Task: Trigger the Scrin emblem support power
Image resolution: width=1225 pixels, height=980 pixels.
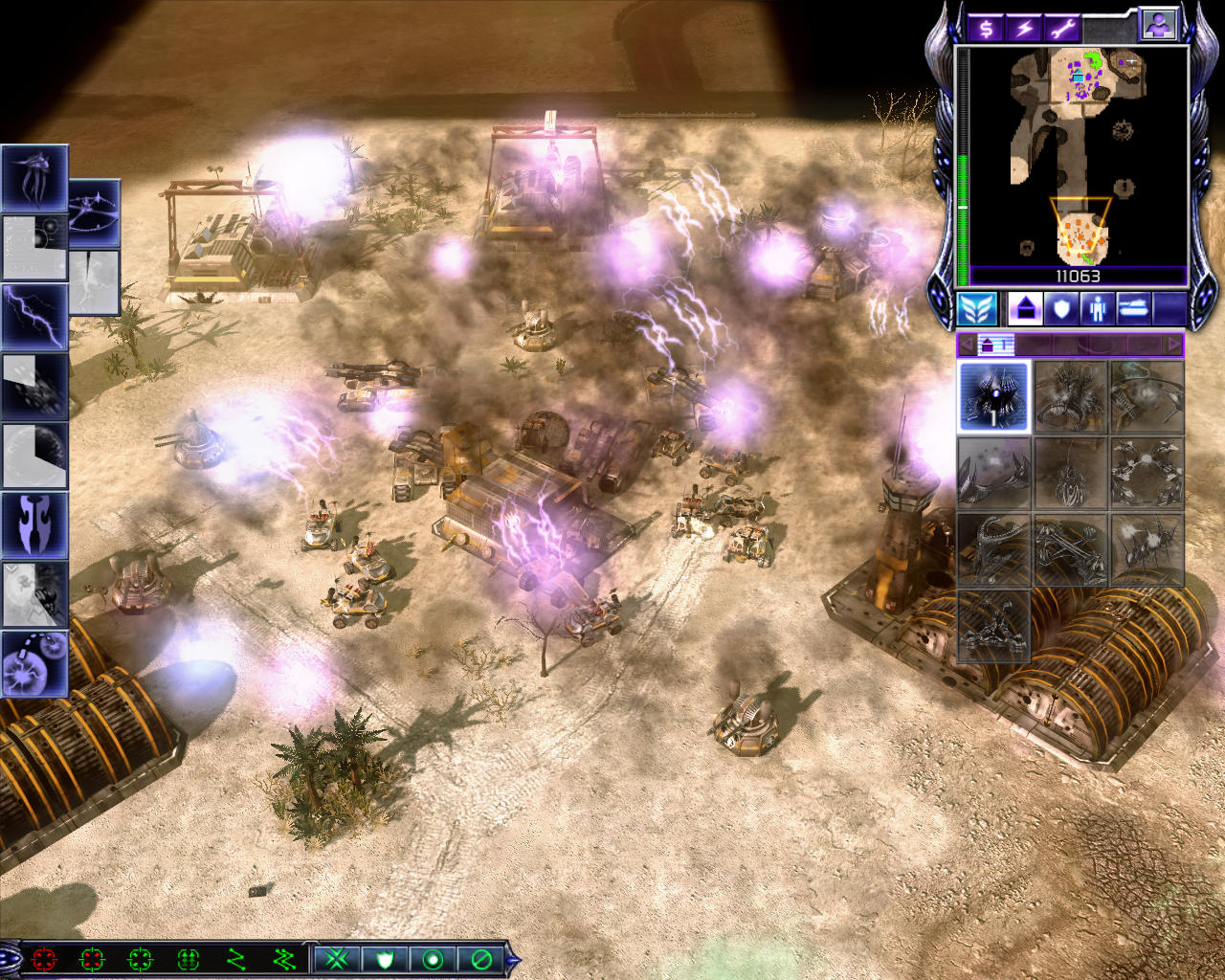Action: 34,524
